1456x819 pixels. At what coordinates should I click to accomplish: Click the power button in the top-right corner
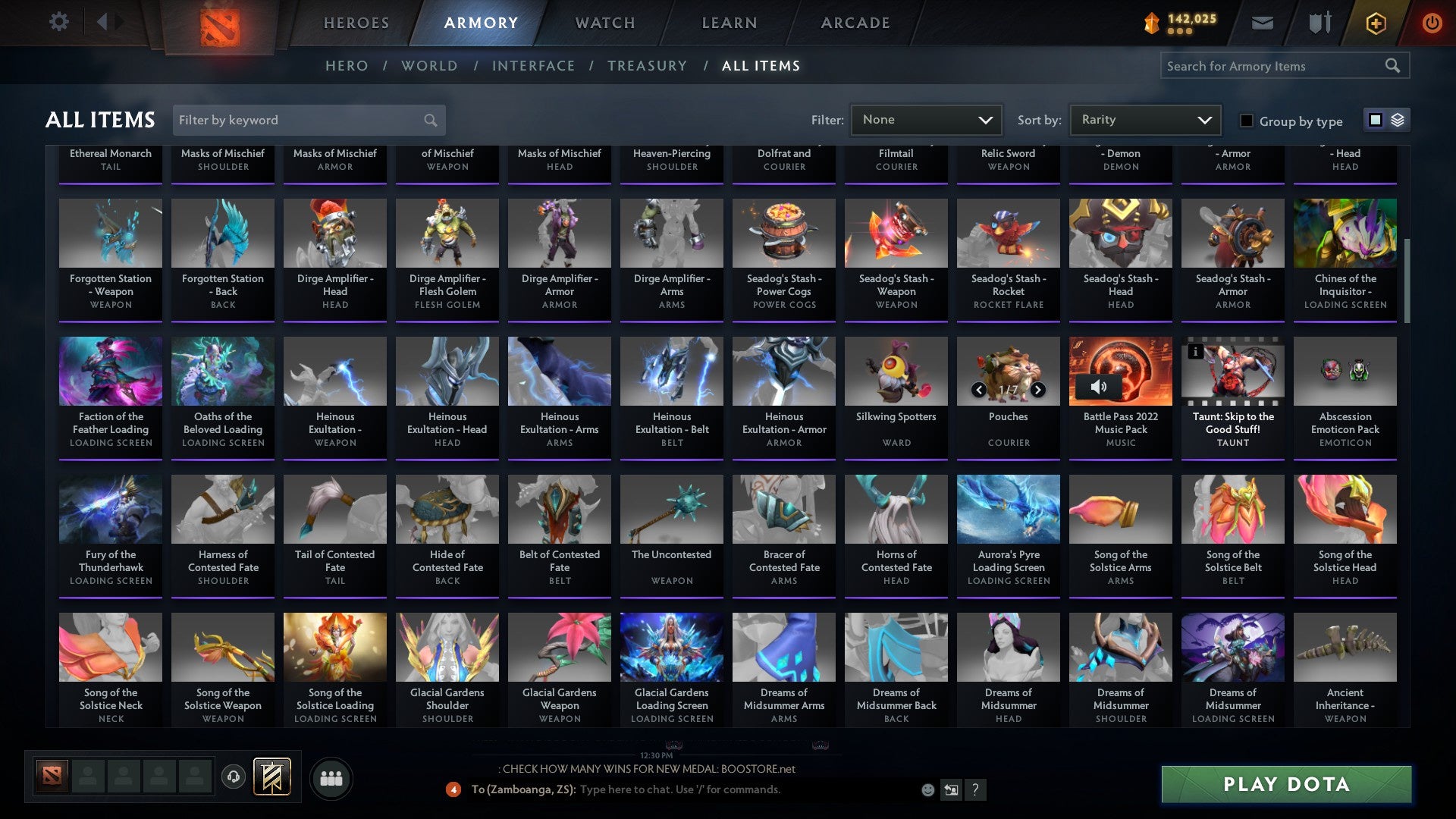[x=1432, y=22]
